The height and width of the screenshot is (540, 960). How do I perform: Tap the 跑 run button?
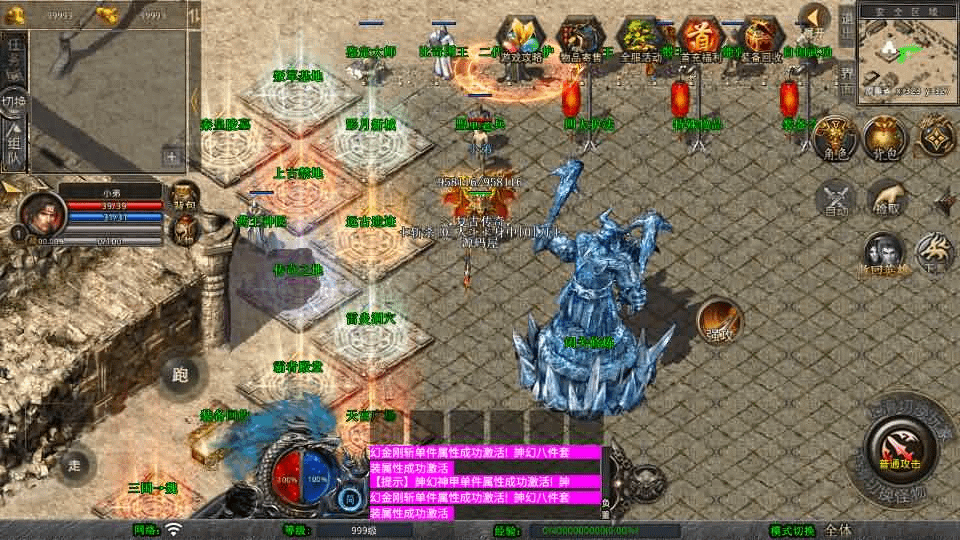coord(180,376)
